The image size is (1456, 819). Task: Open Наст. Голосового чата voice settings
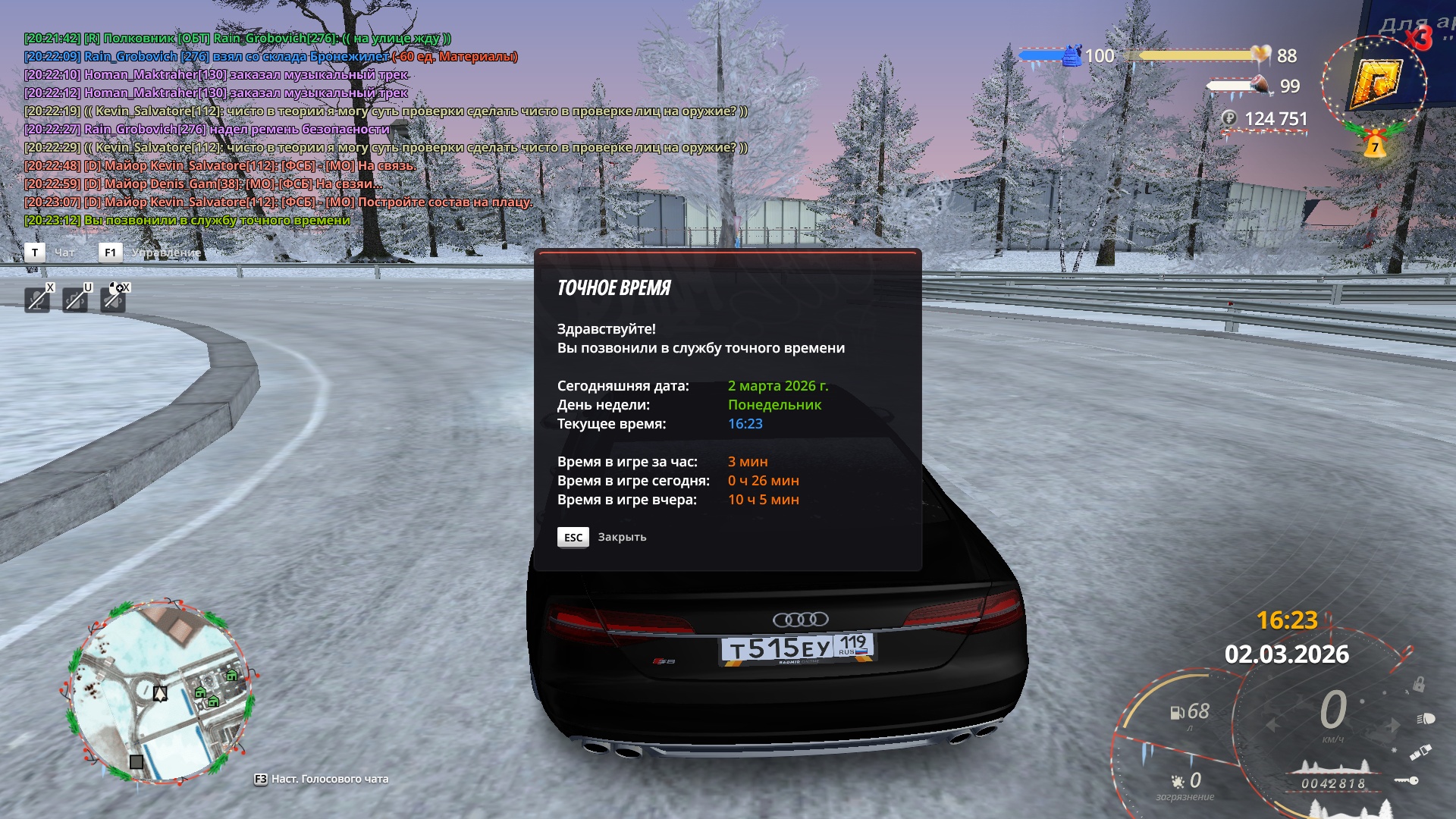(x=329, y=779)
